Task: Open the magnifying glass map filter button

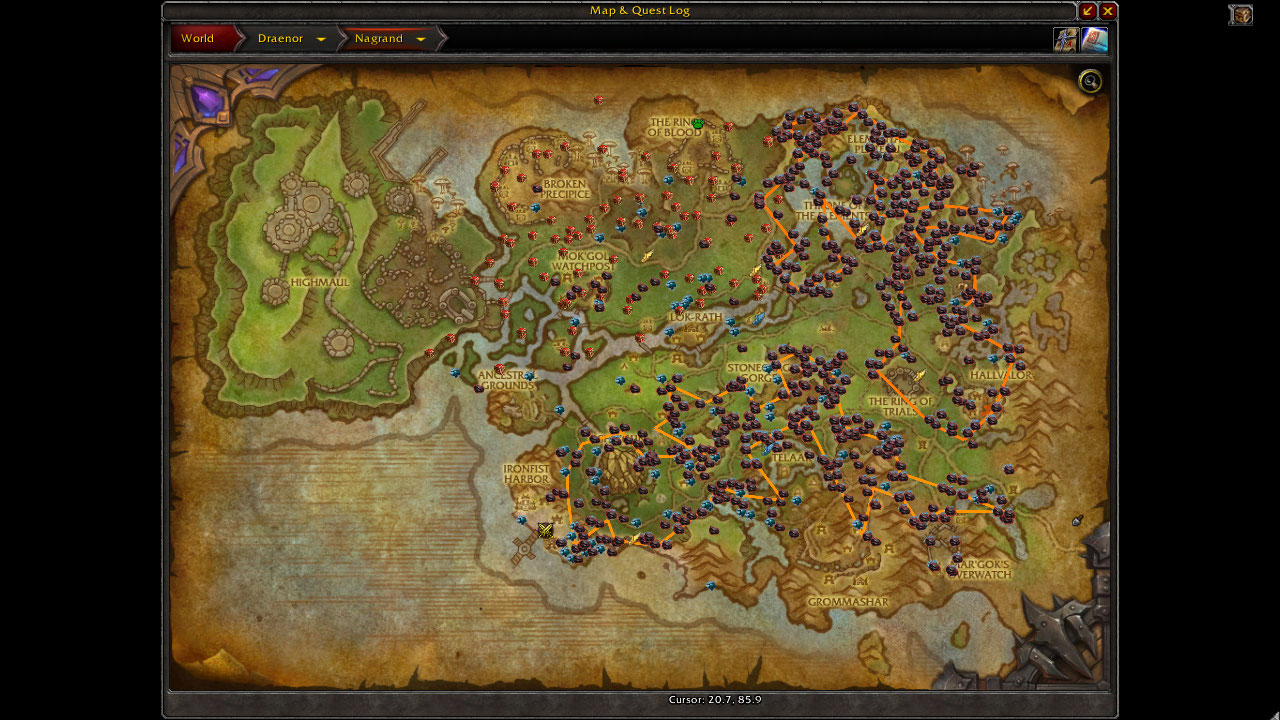Action: coord(1090,82)
